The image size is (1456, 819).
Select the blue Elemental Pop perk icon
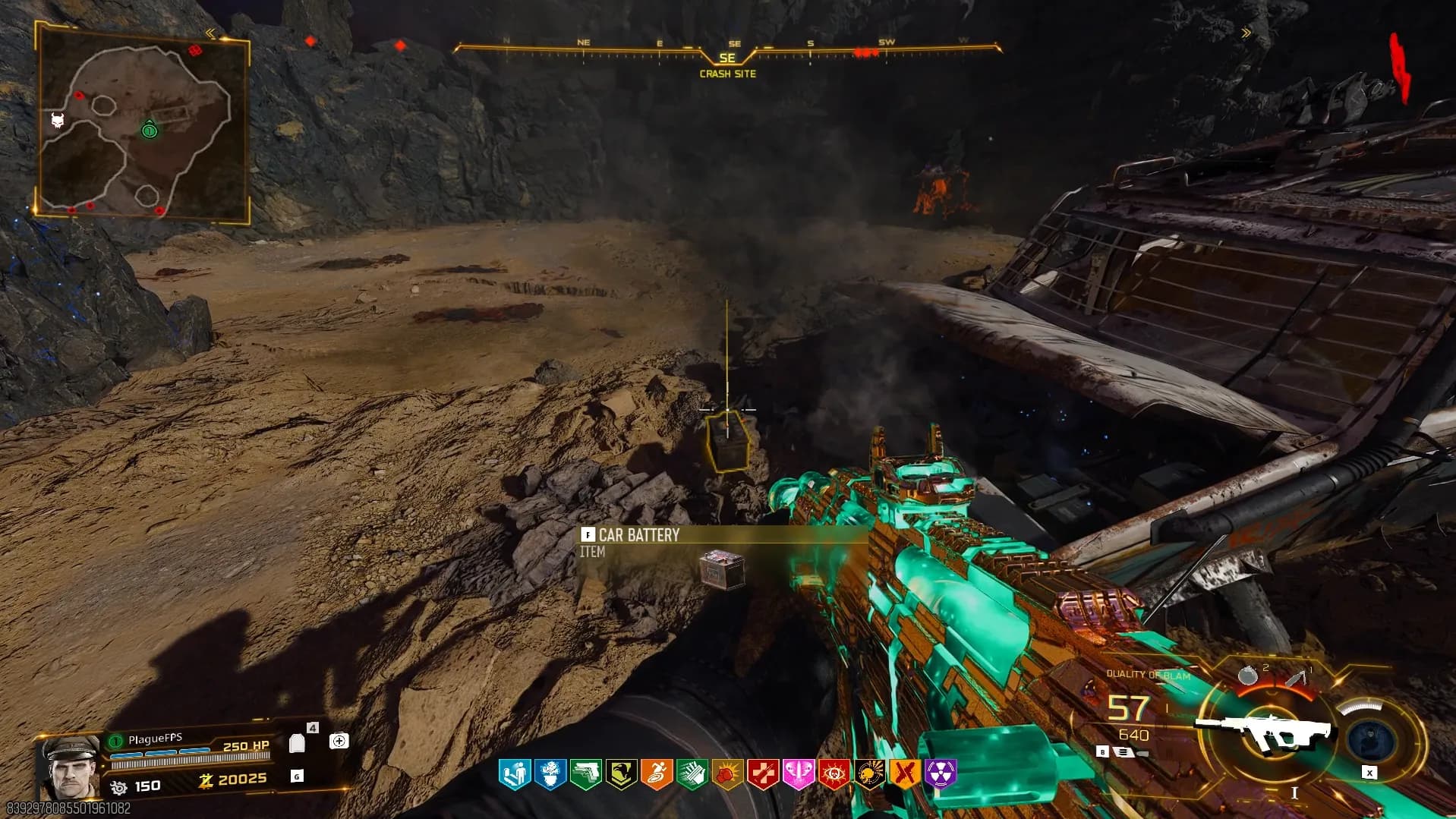tap(550, 774)
